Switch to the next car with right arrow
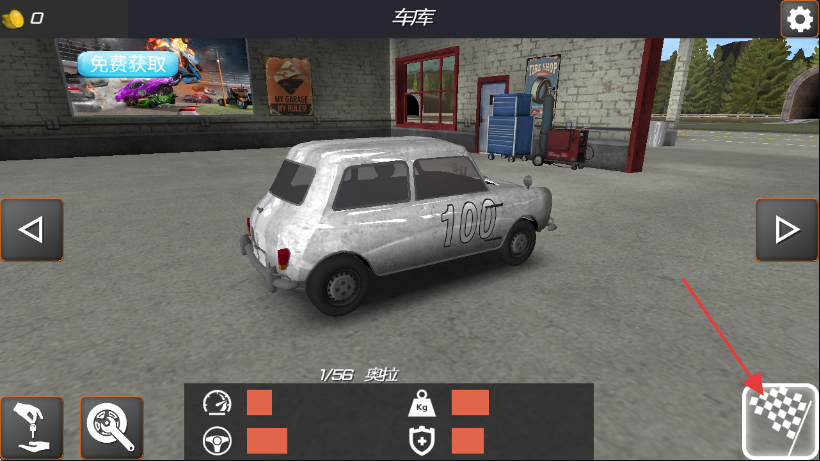Screen dimensions: 820x461 point(787,230)
